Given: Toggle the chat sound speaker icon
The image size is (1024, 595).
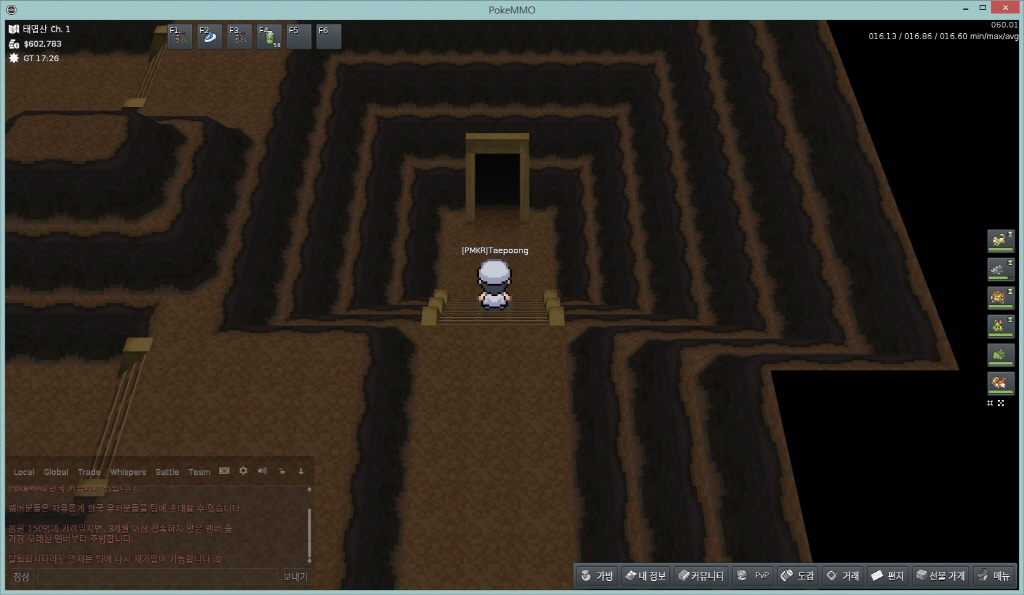Looking at the screenshot, I should tap(262, 471).
